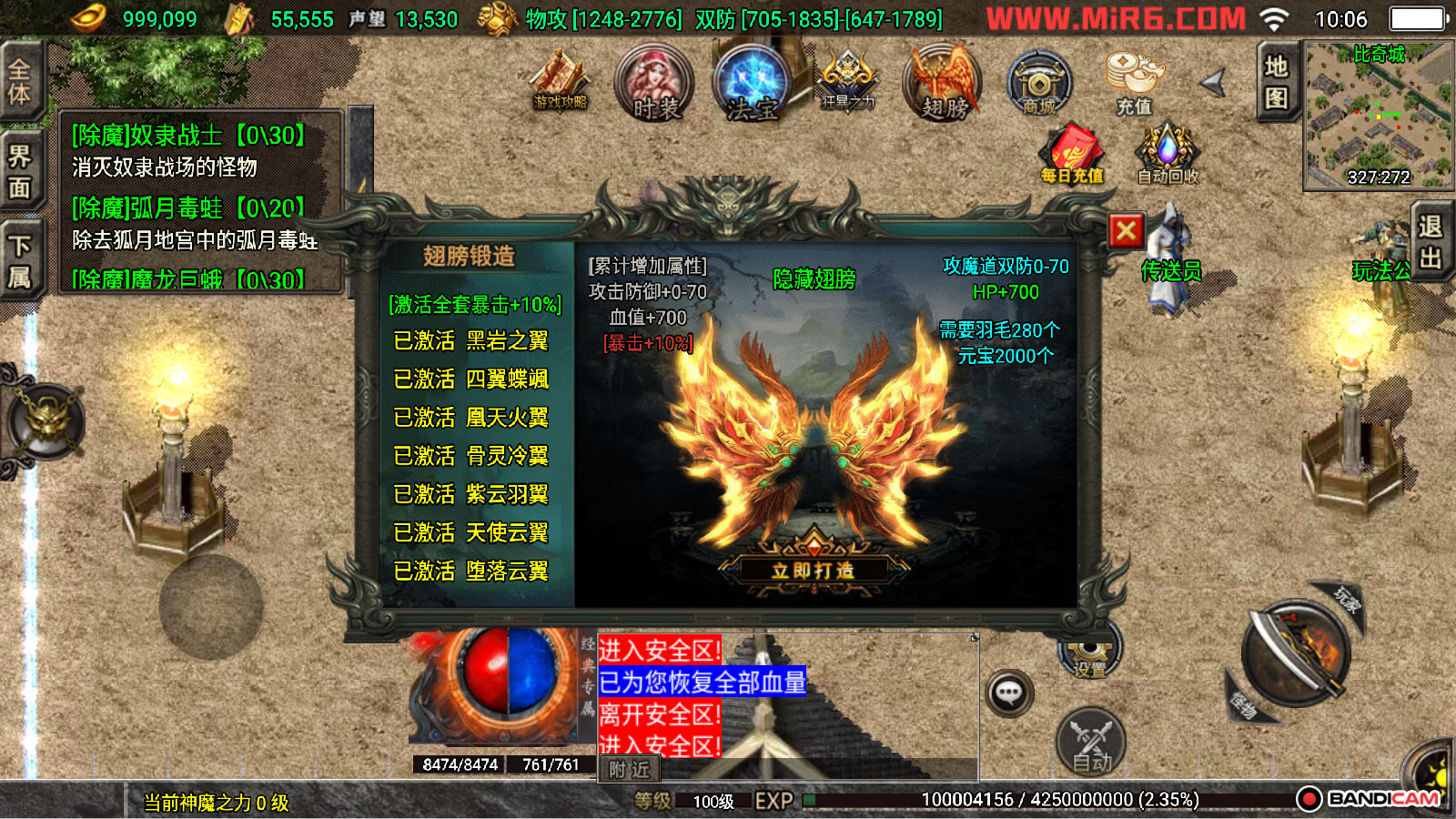The image size is (1456, 819).
Task: Choose 天使云翼 in the list
Action: (470, 532)
